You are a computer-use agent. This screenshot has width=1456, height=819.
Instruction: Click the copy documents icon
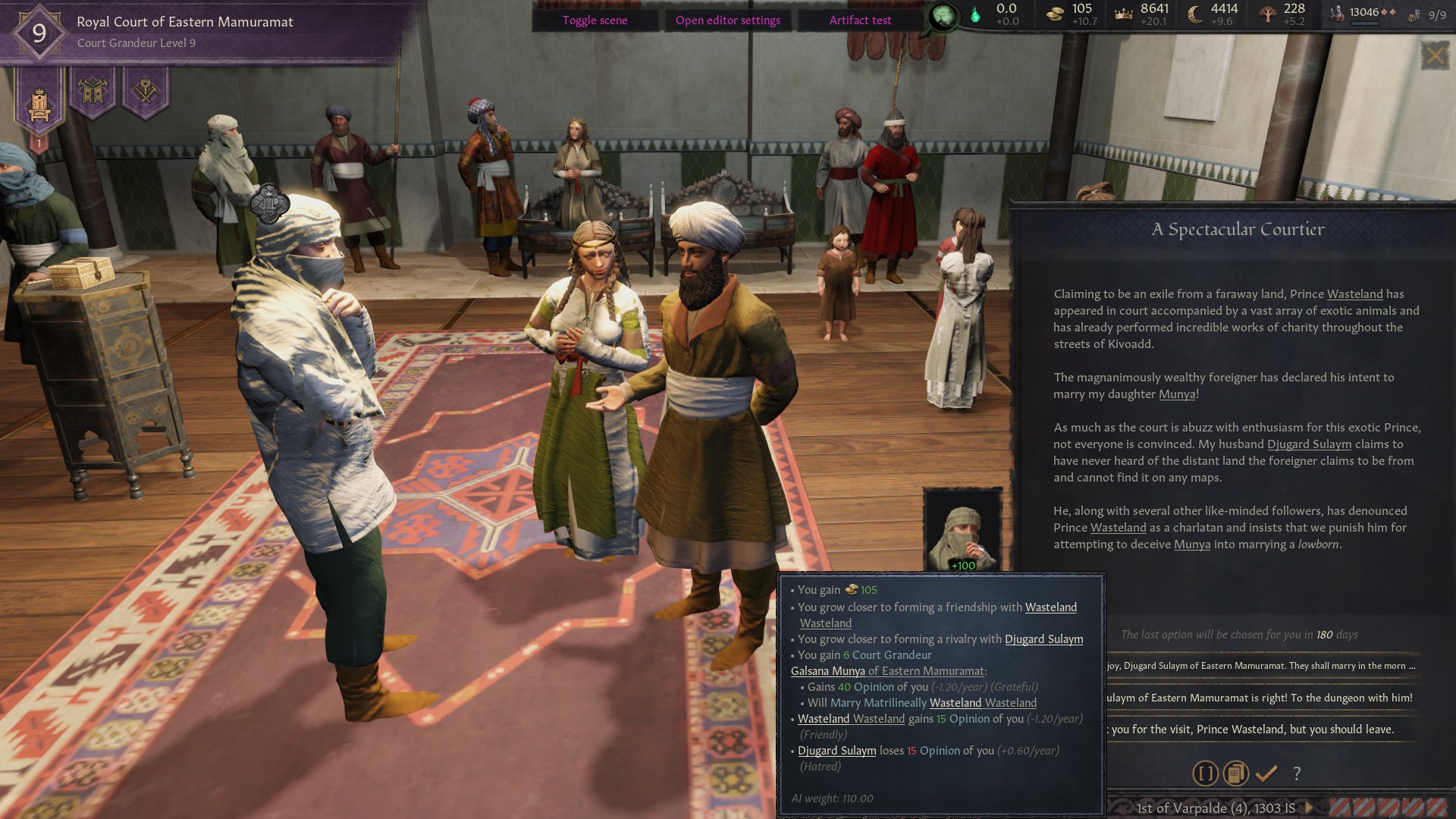pos(1235,773)
